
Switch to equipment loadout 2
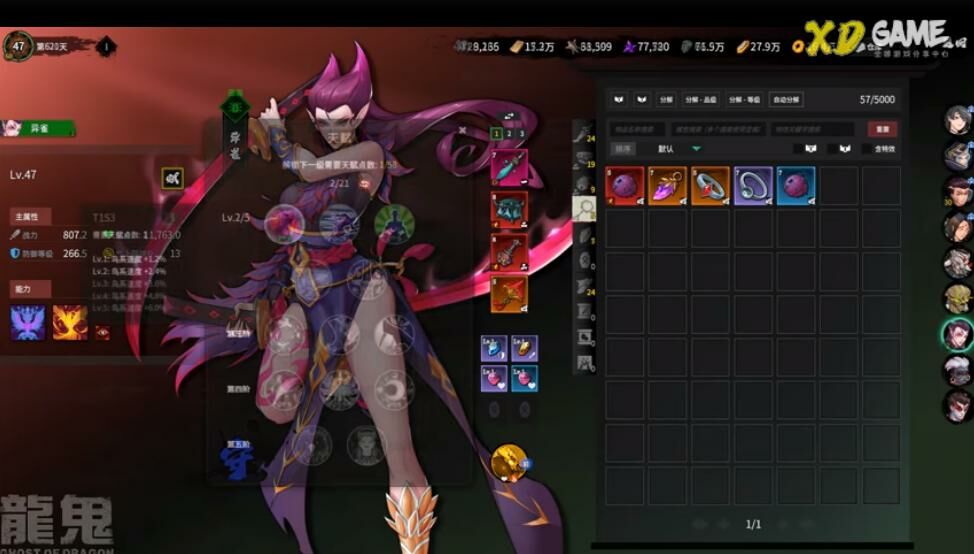509,133
